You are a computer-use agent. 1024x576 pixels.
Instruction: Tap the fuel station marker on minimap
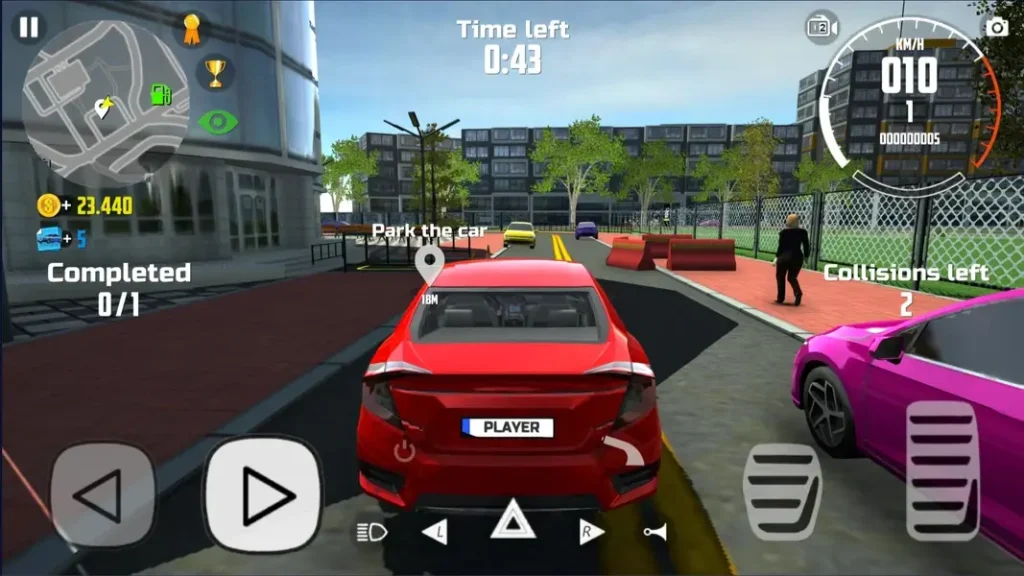click(x=160, y=95)
